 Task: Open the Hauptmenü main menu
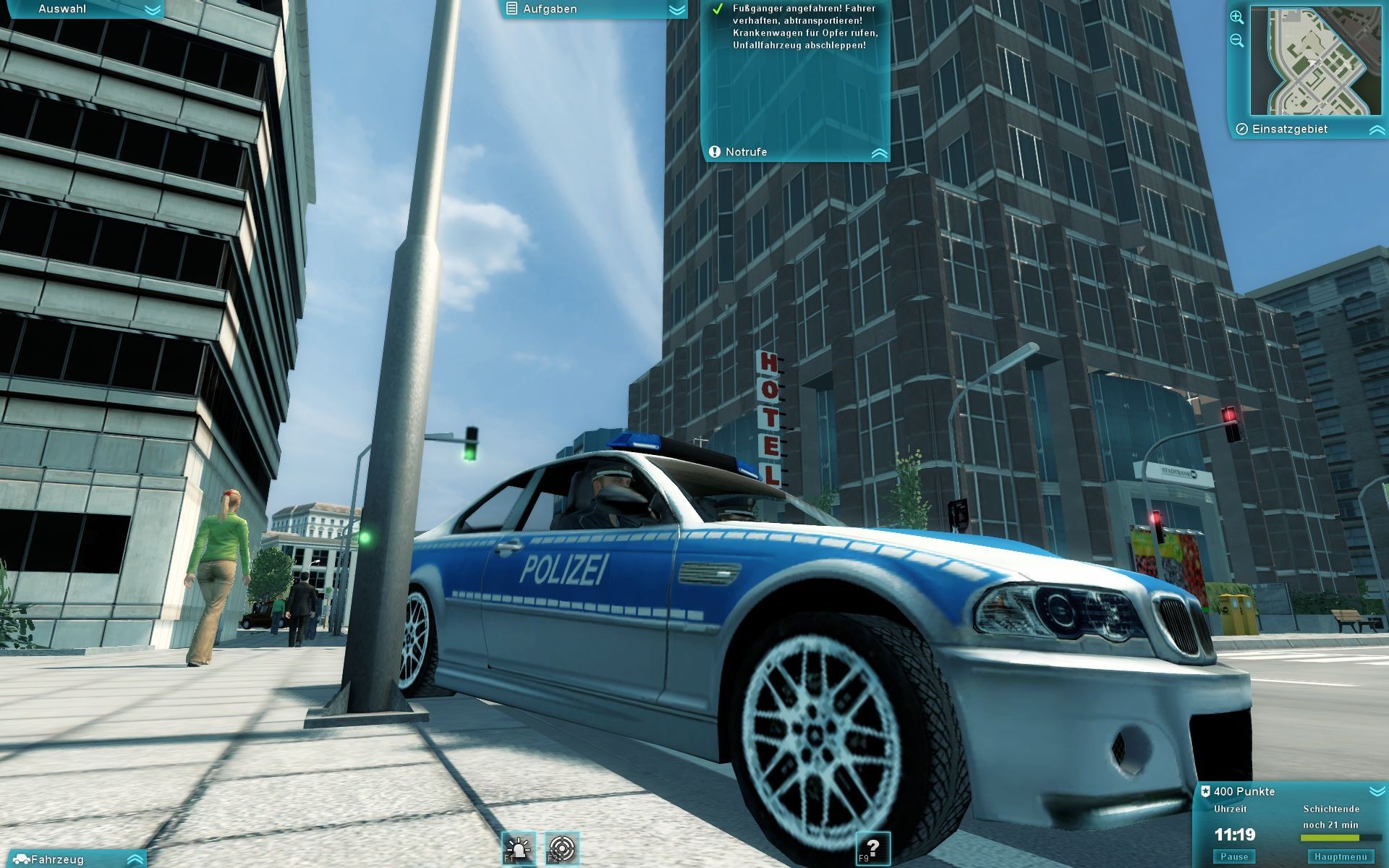point(1341,856)
